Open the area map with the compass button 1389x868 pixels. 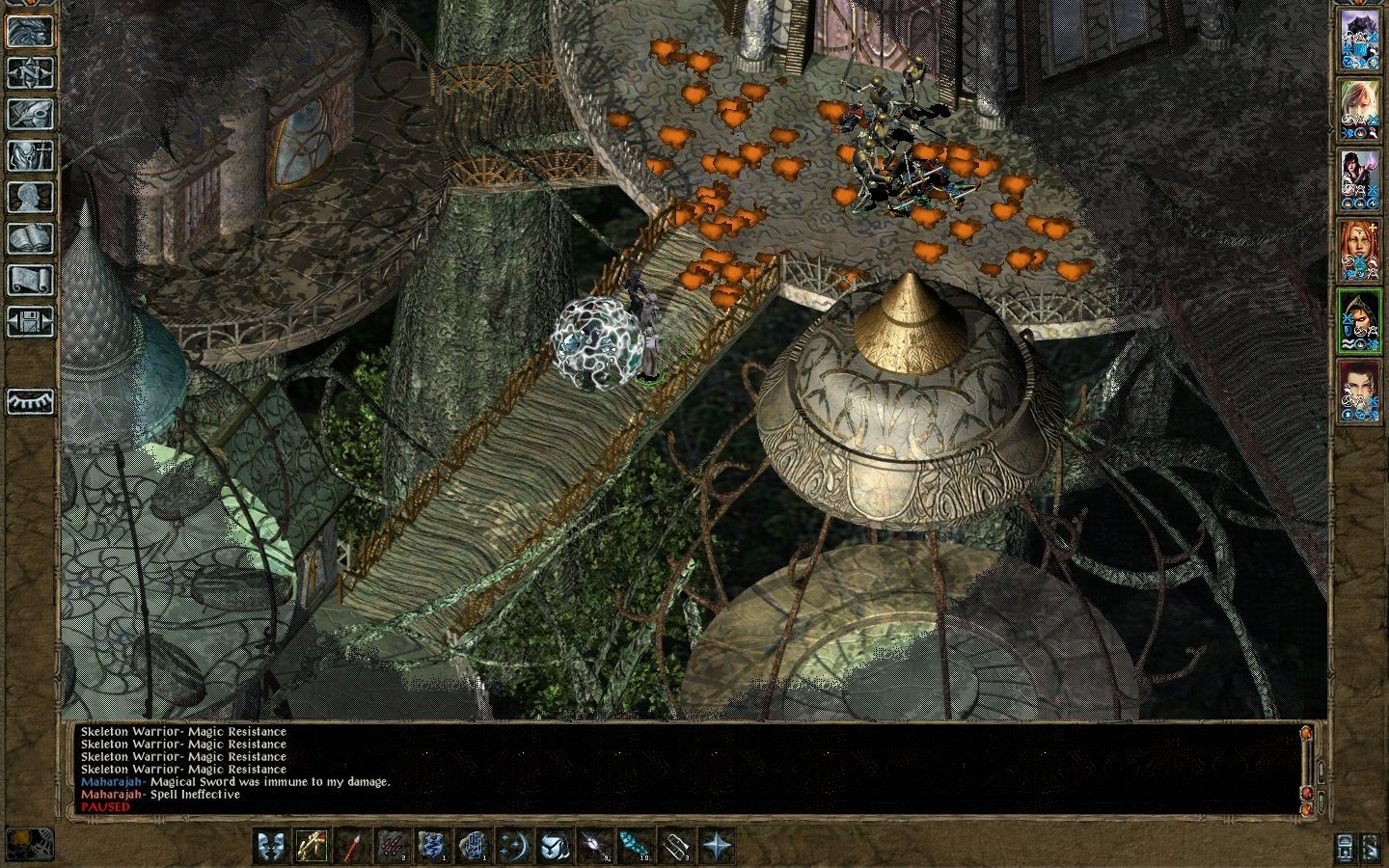(x=30, y=72)
